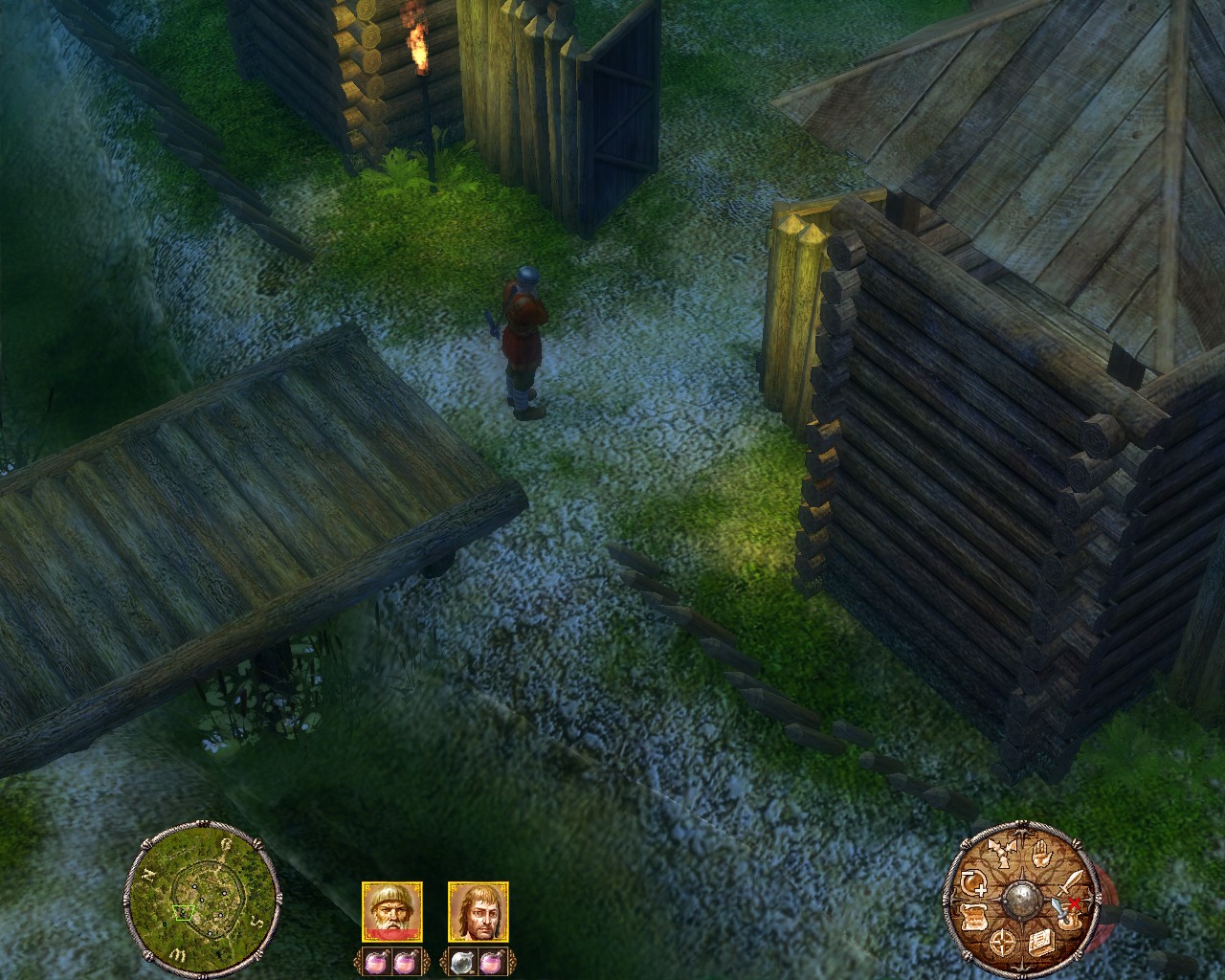Select the sword attack icon on the command shield

1070,883
